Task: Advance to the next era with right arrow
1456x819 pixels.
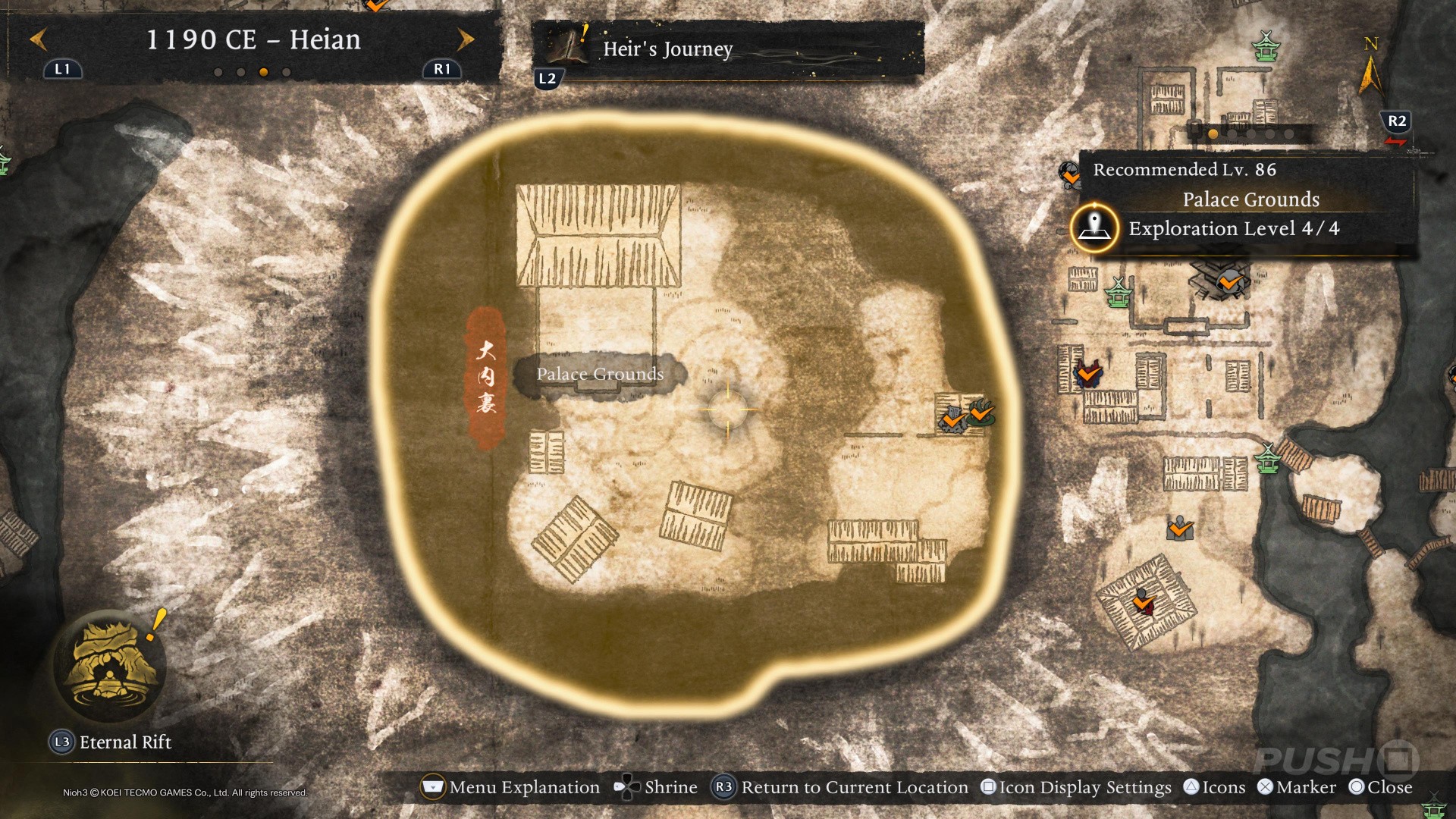Action: 466,39
